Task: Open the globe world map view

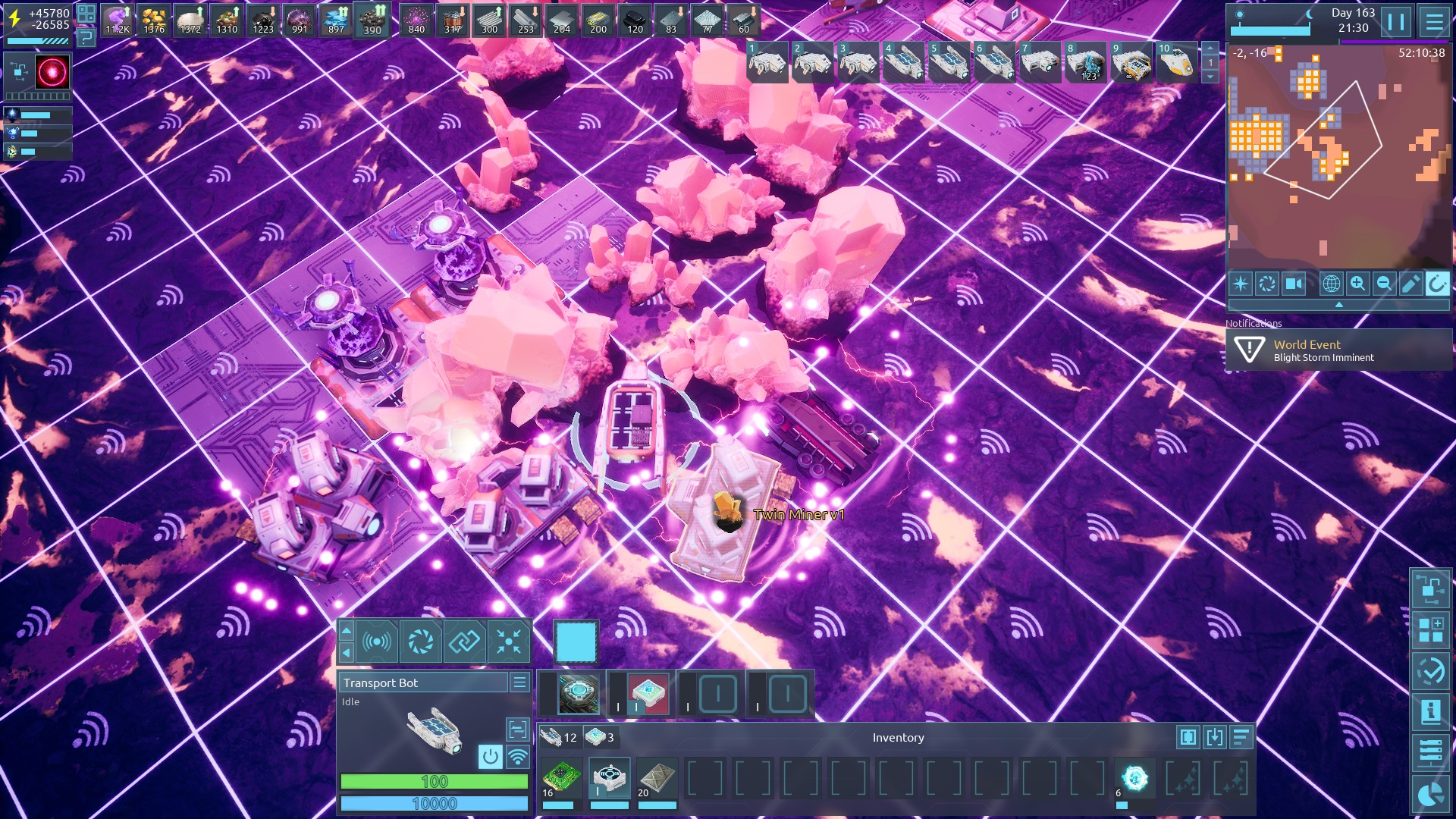Action: (x=1331, y=284)
